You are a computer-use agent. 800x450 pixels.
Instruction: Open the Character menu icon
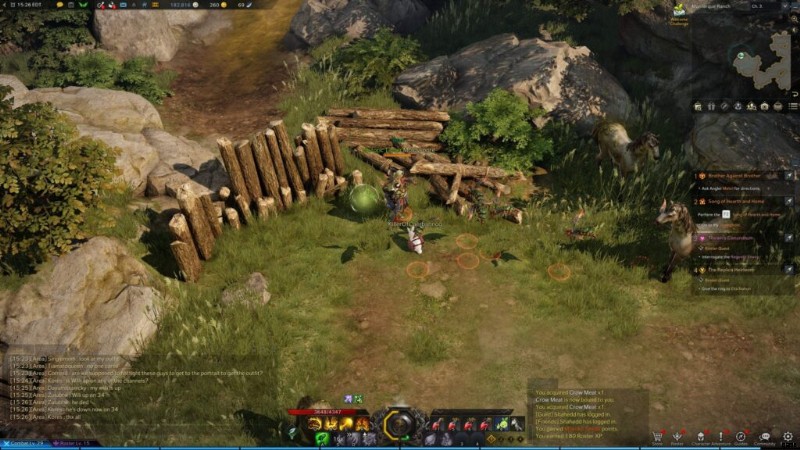(x=699, y=437)
